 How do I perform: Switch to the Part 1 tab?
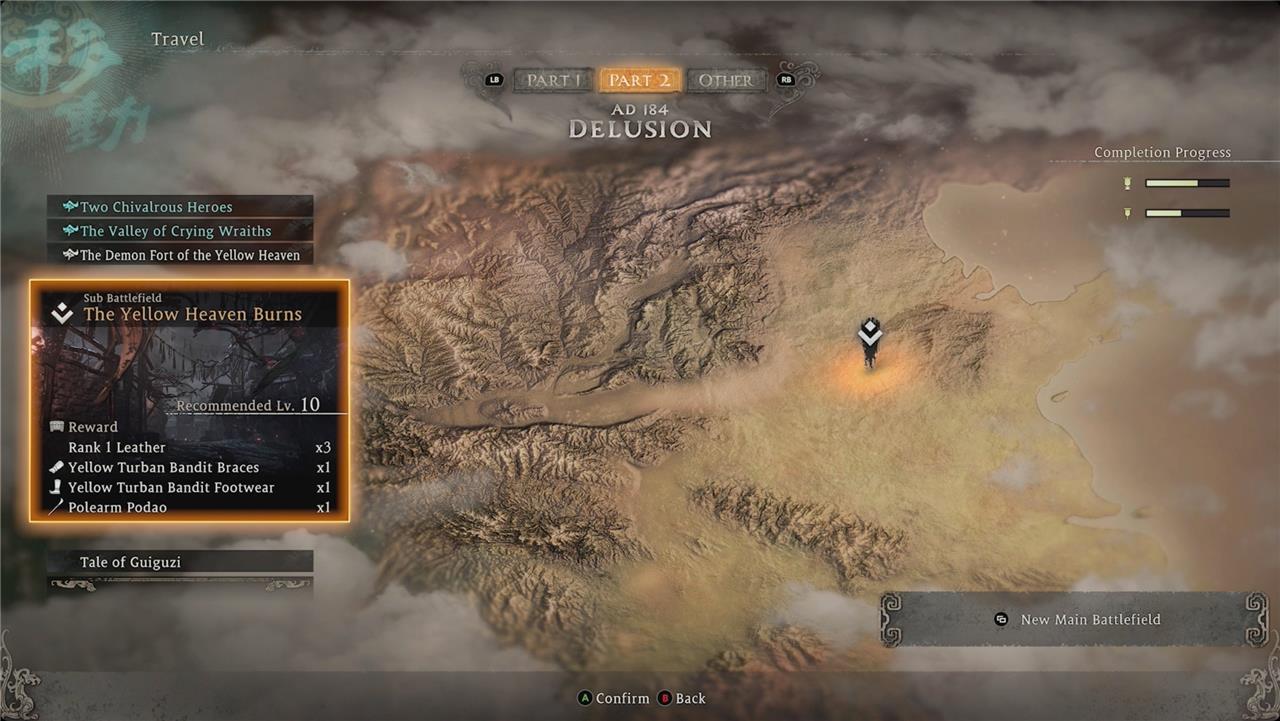tap(552, 81)
